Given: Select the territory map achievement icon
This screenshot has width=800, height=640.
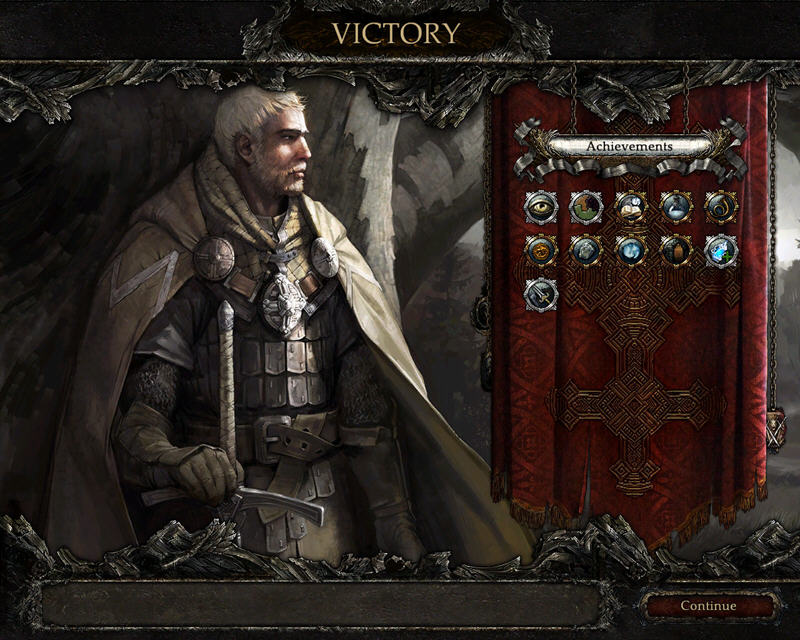Looking at the screenshot, I should pos(586,207).
